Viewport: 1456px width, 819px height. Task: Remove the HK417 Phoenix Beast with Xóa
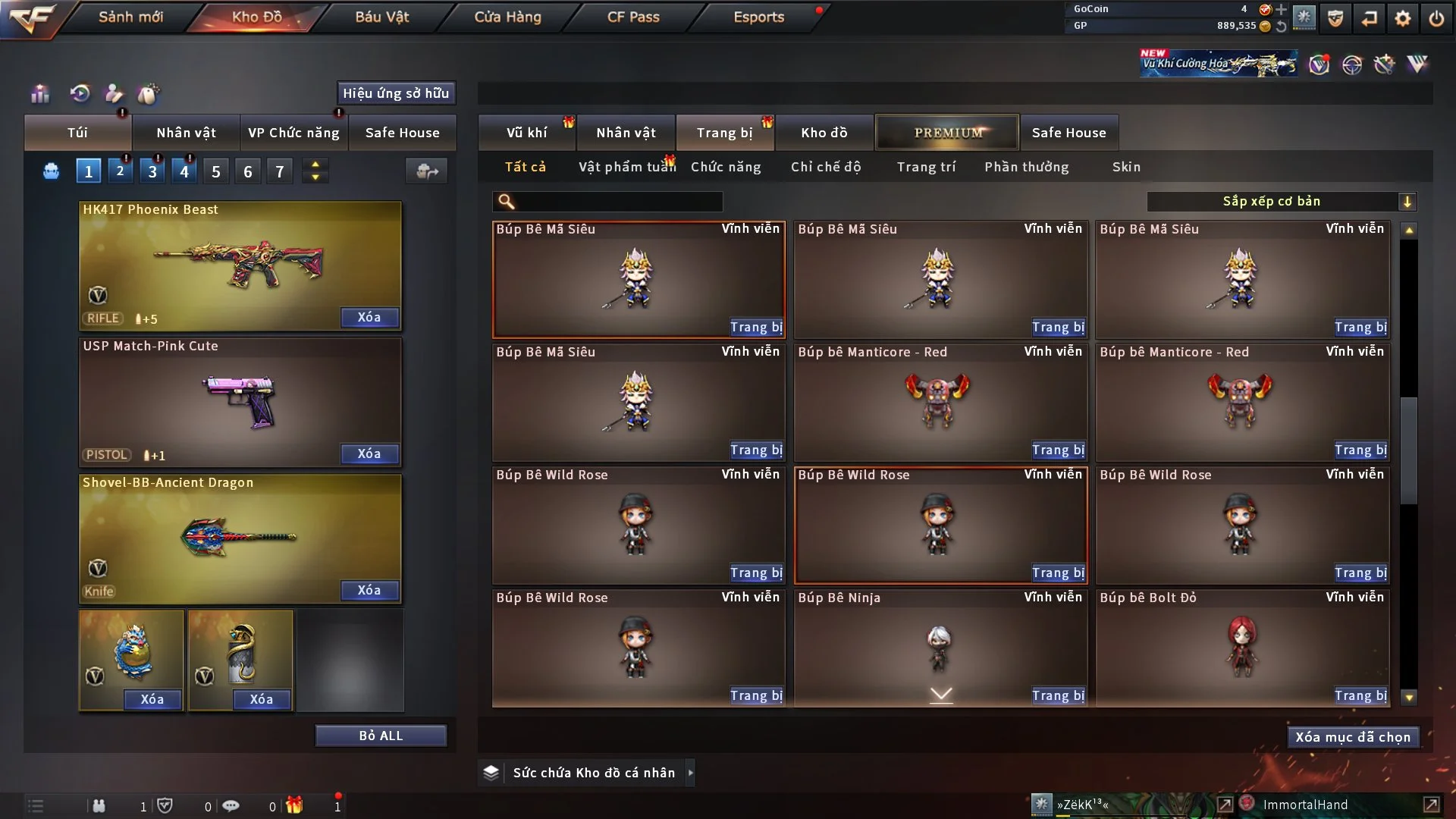pos(369,318)
